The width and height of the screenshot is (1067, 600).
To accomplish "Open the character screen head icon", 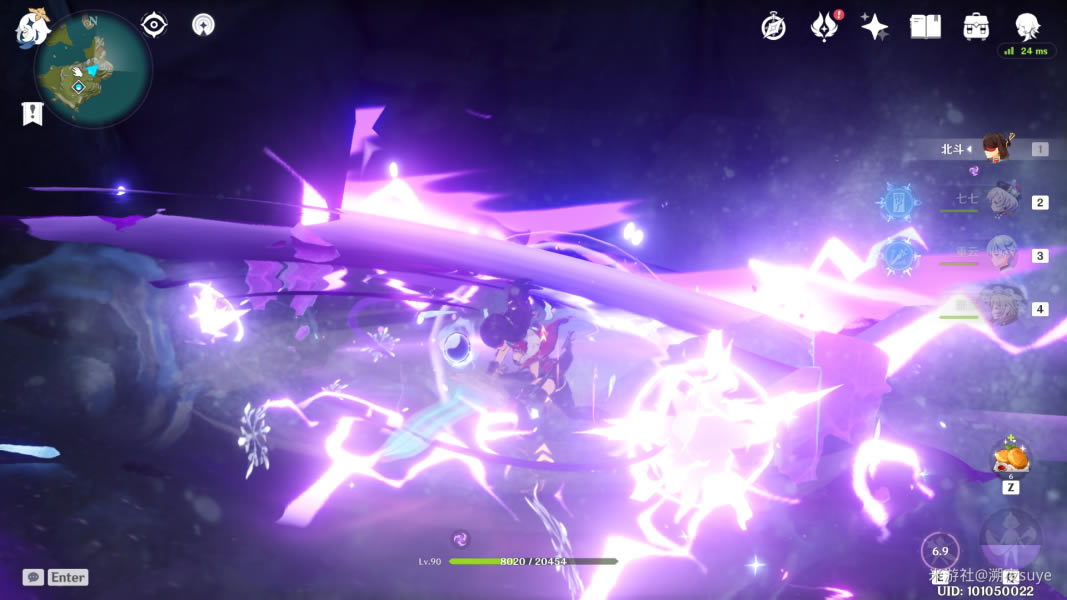I will pyautogui.click(x=1027, y=27).
